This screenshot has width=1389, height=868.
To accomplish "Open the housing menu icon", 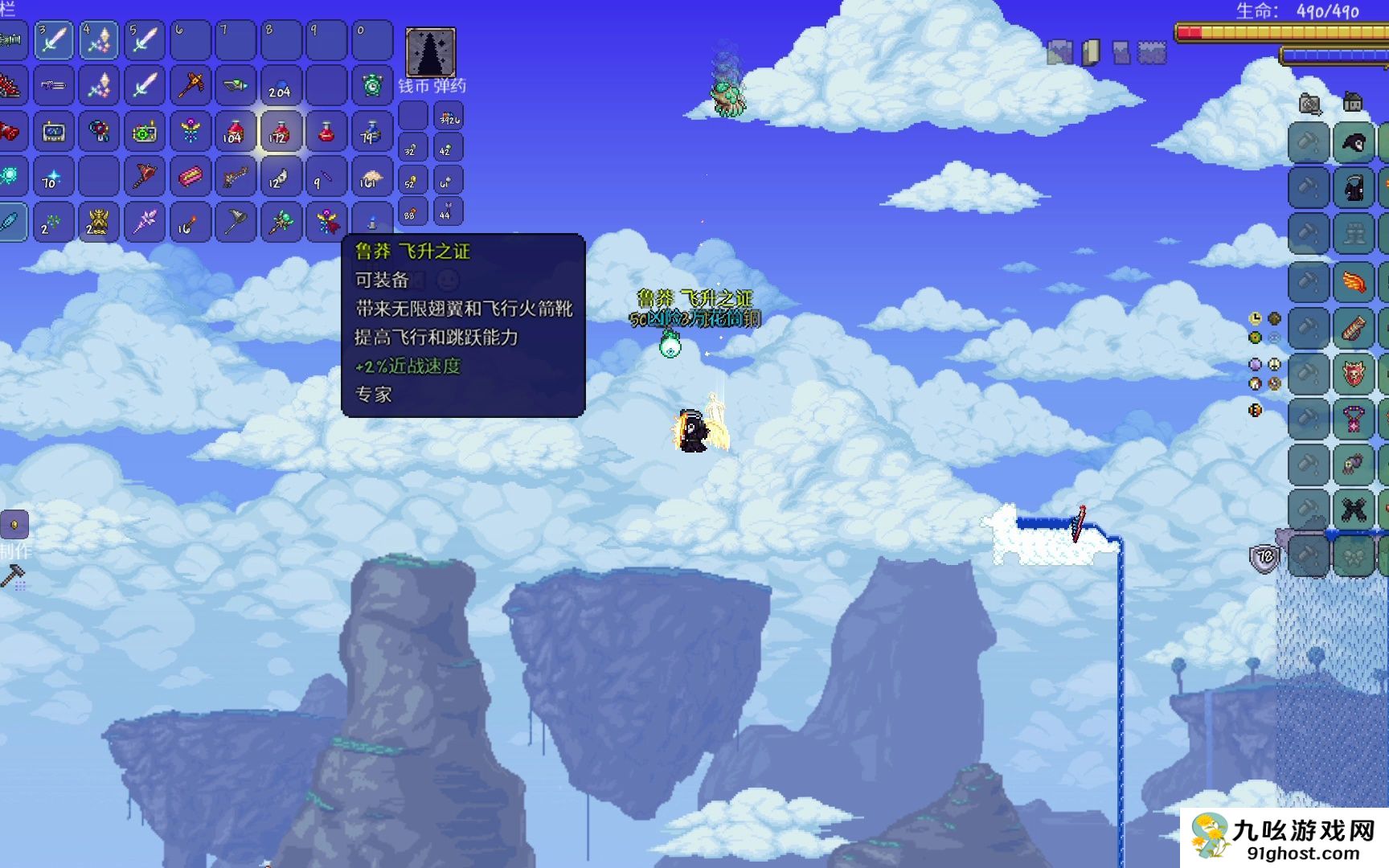I will tap(1353, 102).
